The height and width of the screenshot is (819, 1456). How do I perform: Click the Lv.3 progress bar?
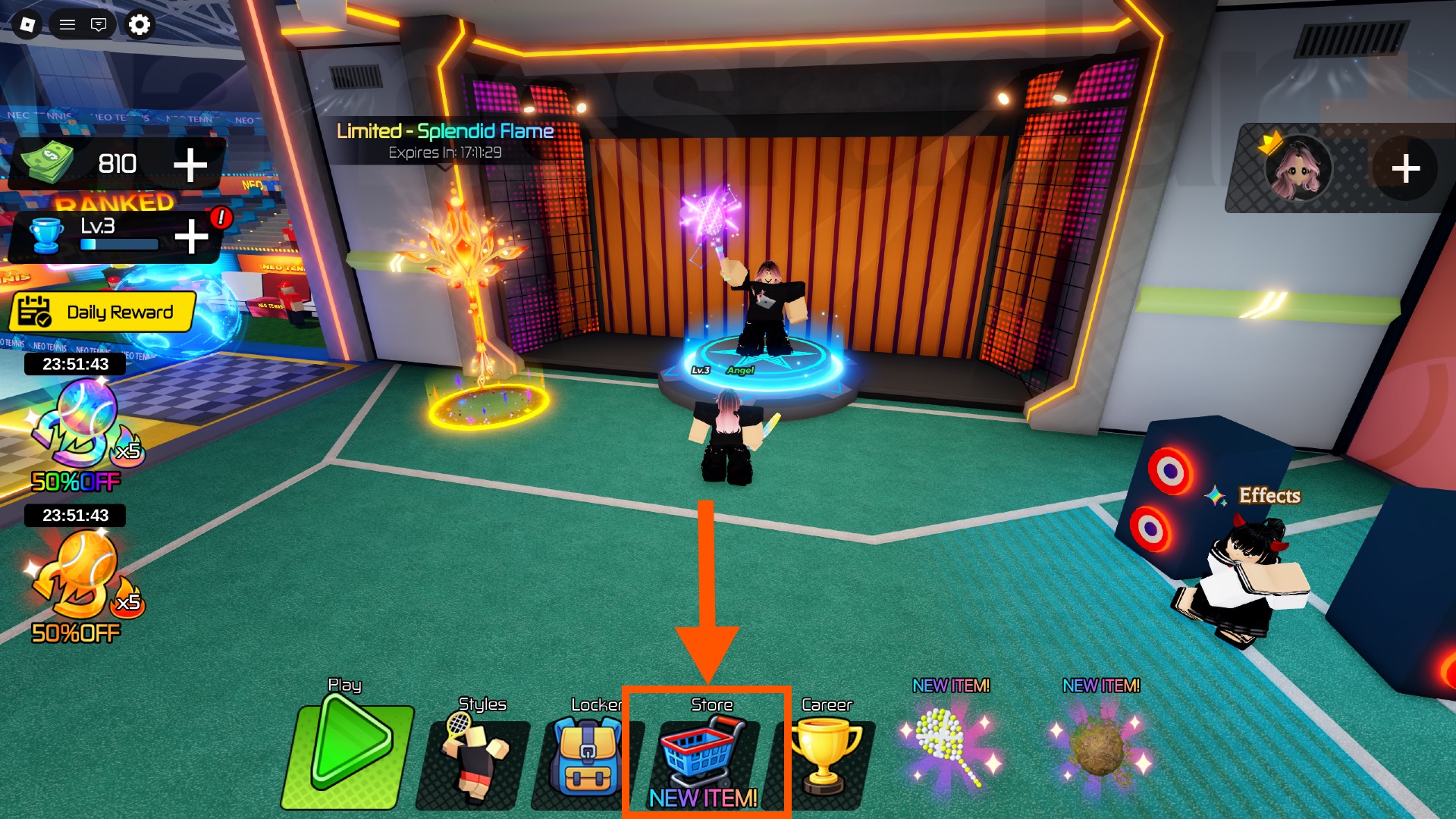click(x=118, y=244)
